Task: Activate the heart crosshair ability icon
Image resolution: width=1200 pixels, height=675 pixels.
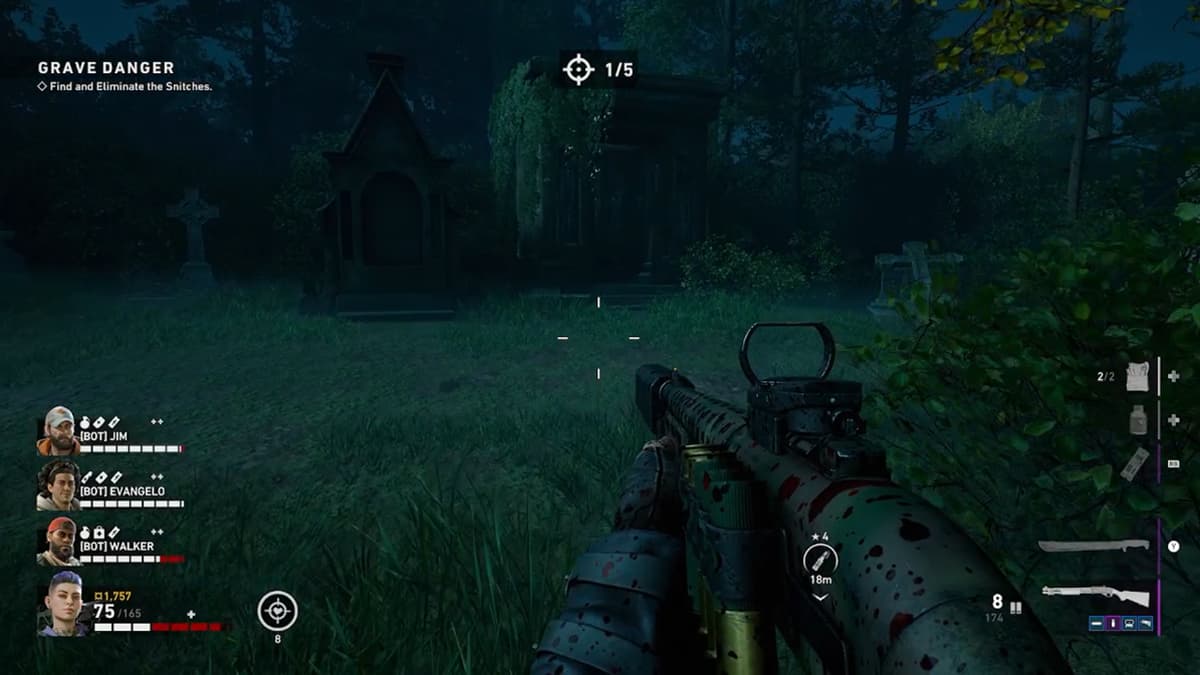Action: click(x=277, y=611)
